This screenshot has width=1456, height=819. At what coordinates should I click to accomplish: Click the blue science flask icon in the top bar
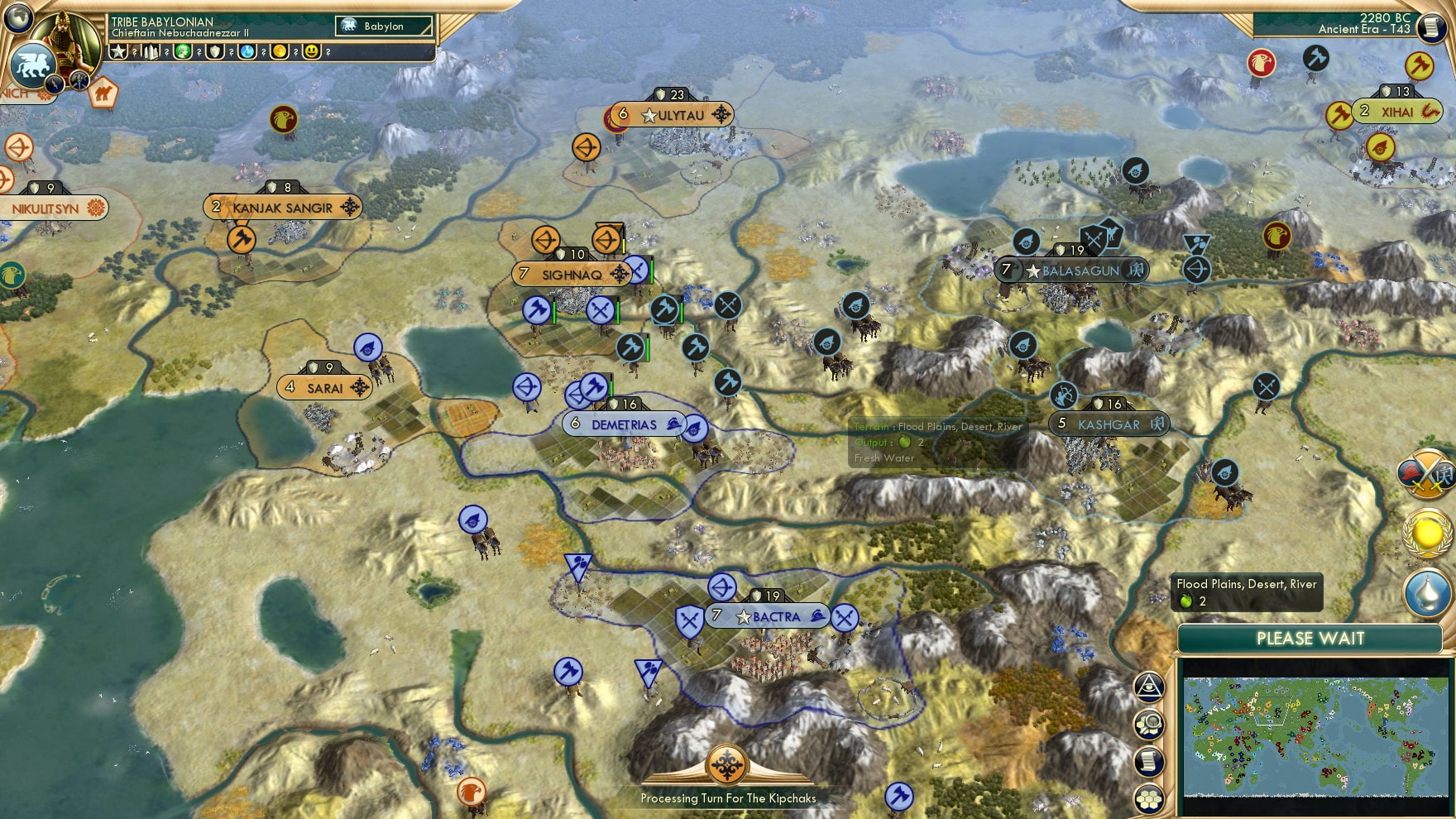247,53
